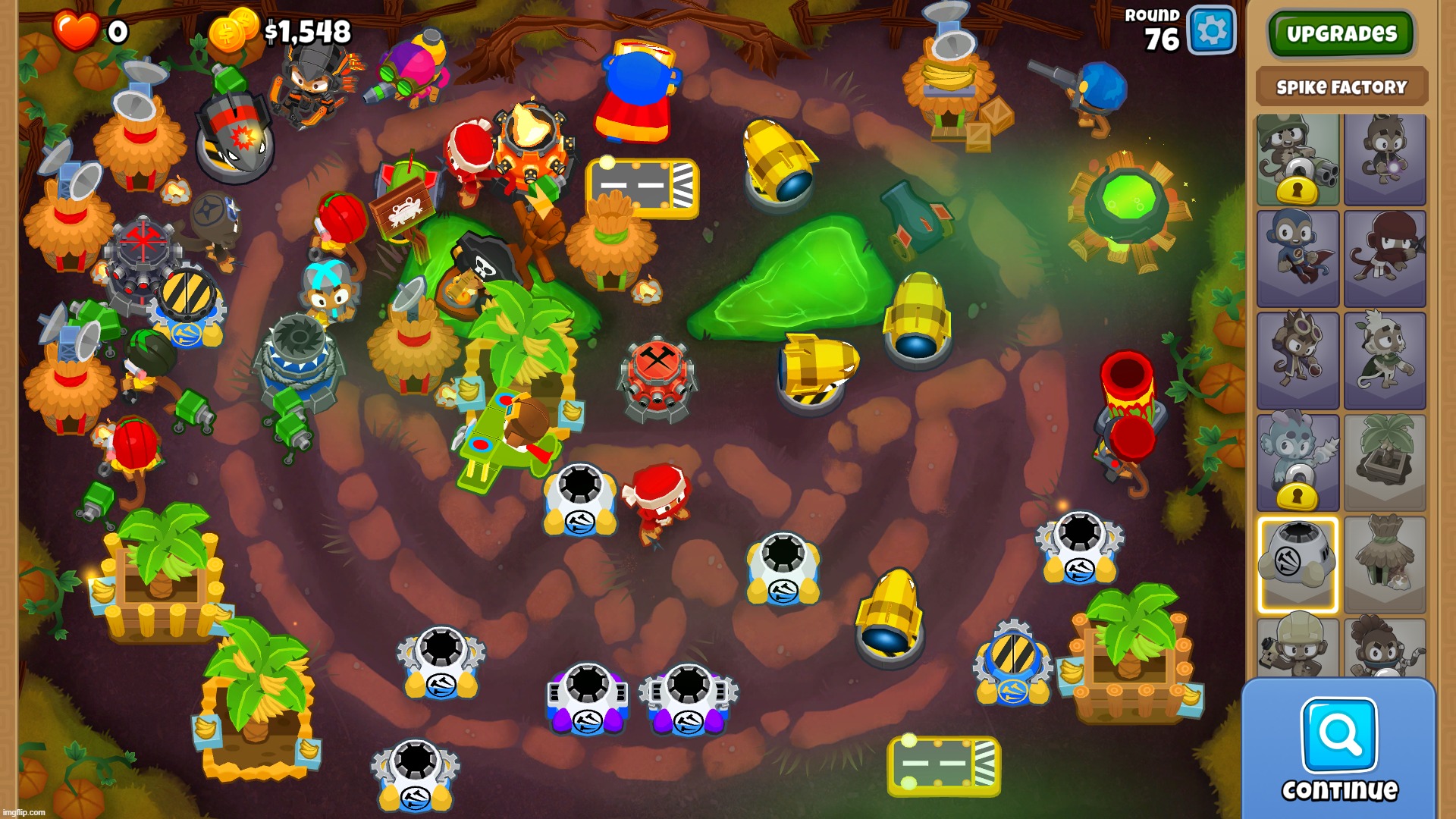1456x819 pixels.
Task: Pick the Monkey Village tower
Action: click(x=1385, y=564)
